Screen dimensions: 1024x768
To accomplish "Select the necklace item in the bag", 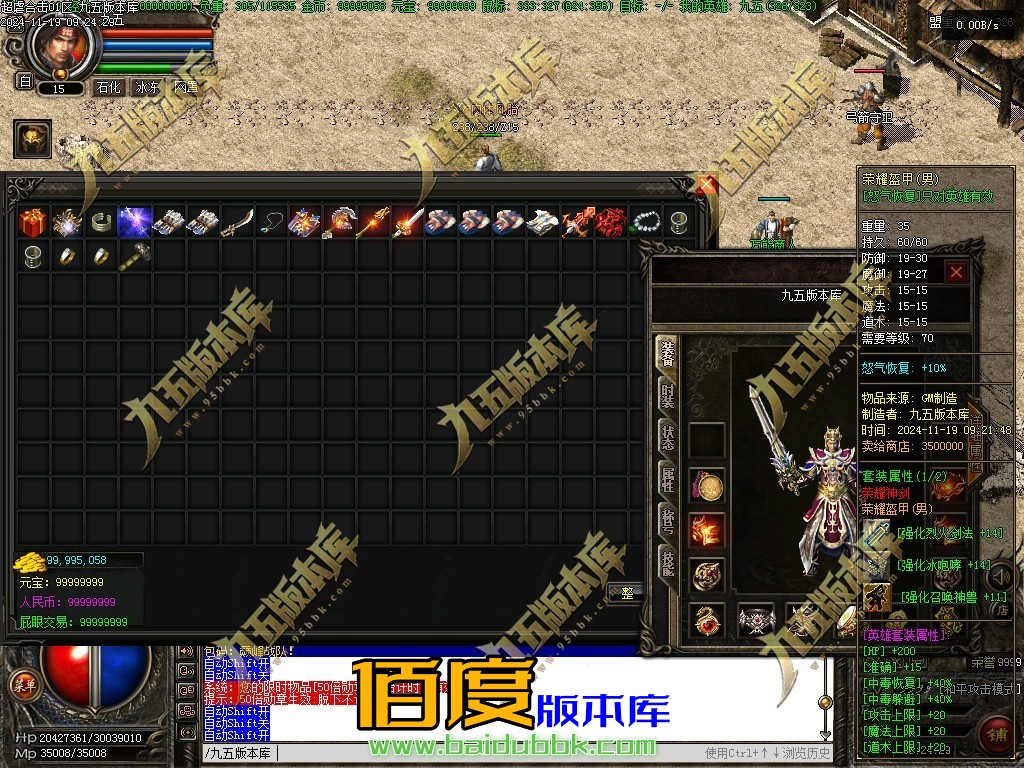I will (x=271, y=221).
